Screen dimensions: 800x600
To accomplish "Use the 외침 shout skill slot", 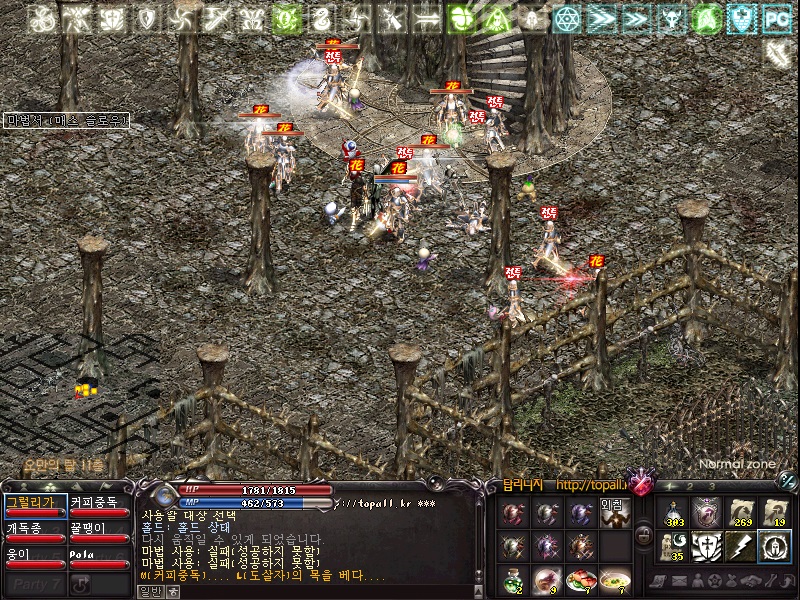I will coord(613,513).
